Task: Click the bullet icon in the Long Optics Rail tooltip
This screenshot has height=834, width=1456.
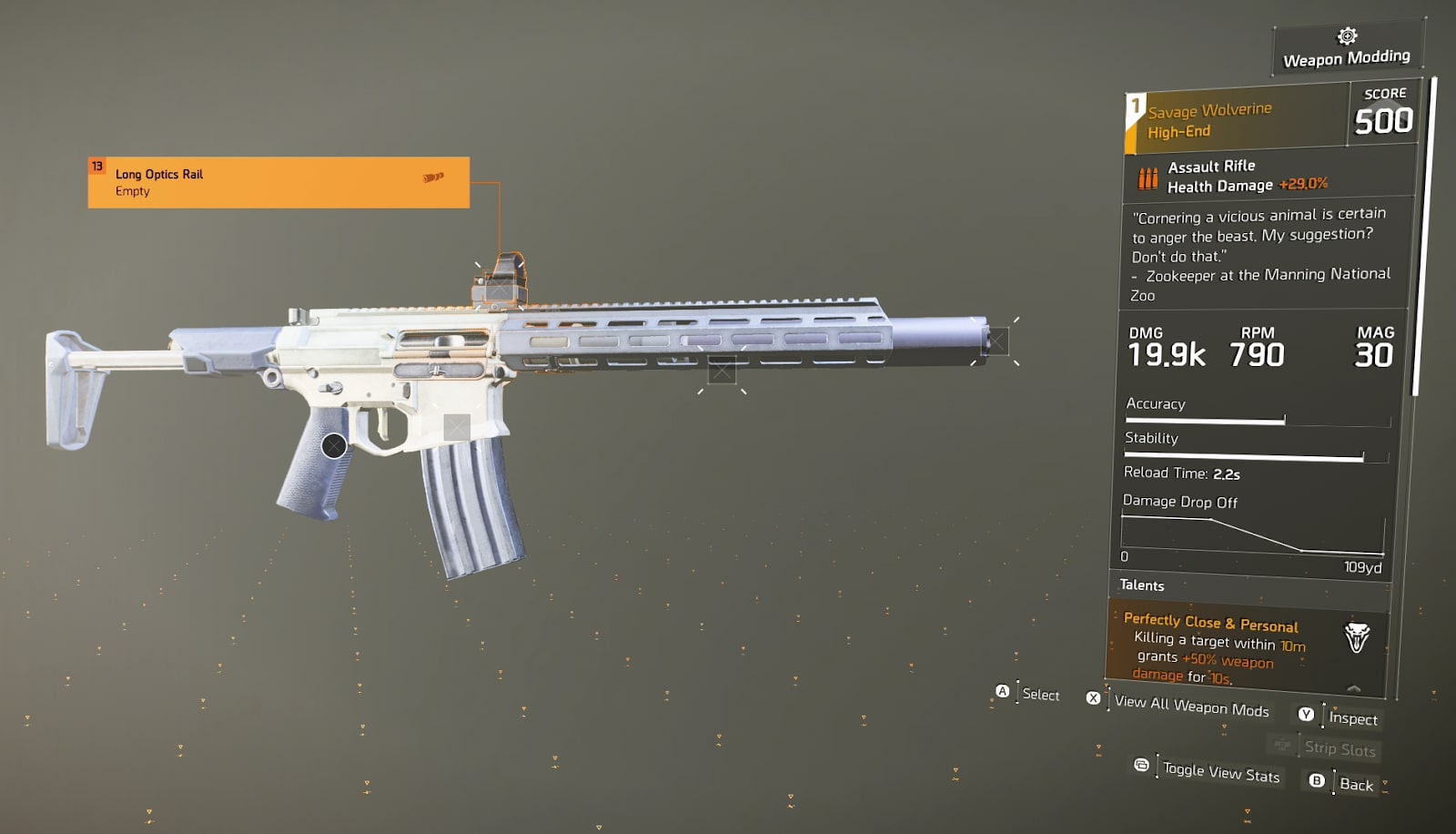Action: point(434,178)
